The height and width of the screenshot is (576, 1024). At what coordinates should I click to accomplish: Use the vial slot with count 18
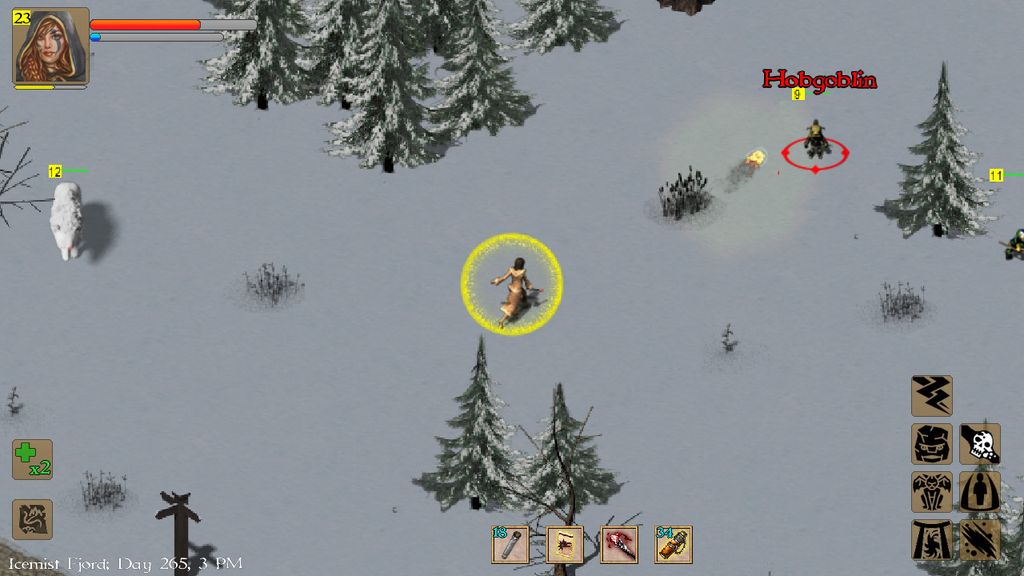[x=510, y=545]
